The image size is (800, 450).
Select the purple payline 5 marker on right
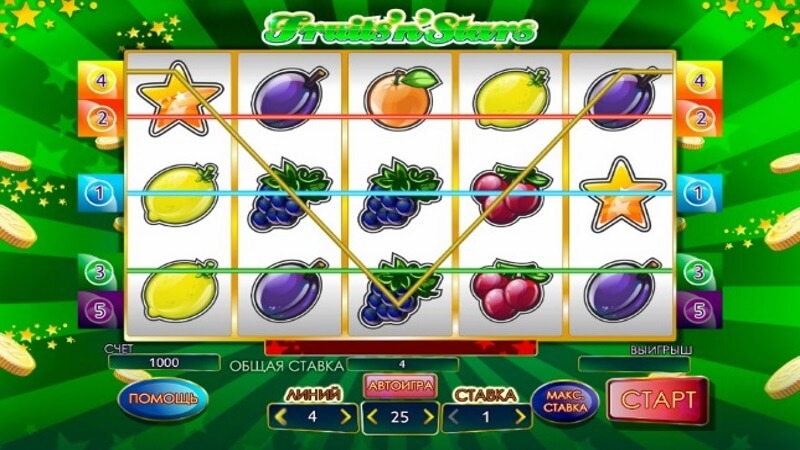pos(700,308)
